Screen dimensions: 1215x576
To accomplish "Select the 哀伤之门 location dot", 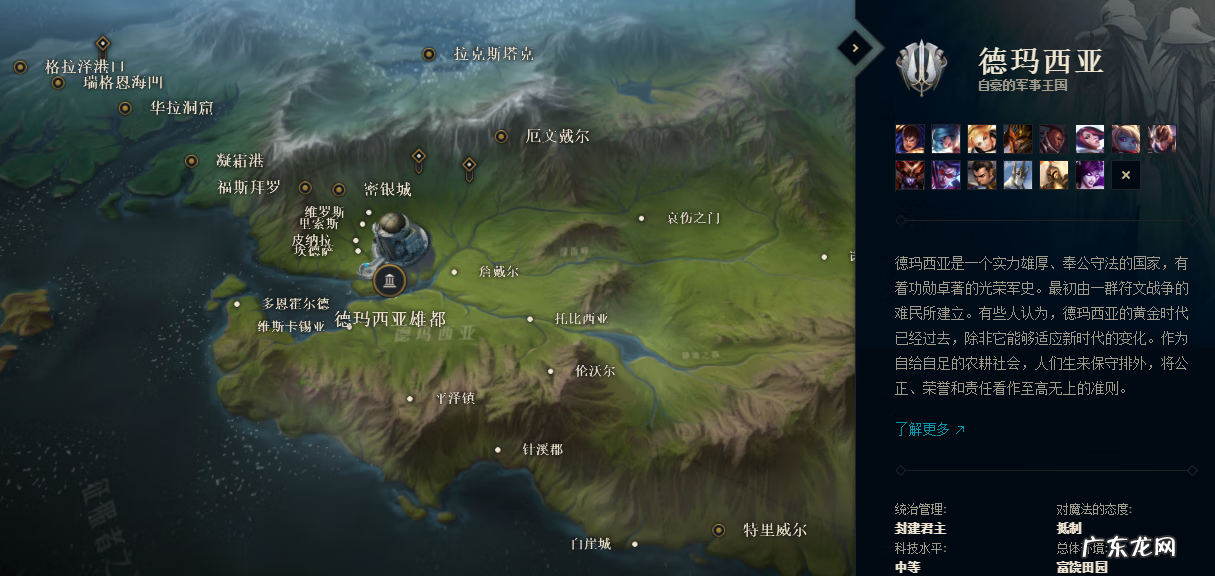I will (x=642, y=218).
